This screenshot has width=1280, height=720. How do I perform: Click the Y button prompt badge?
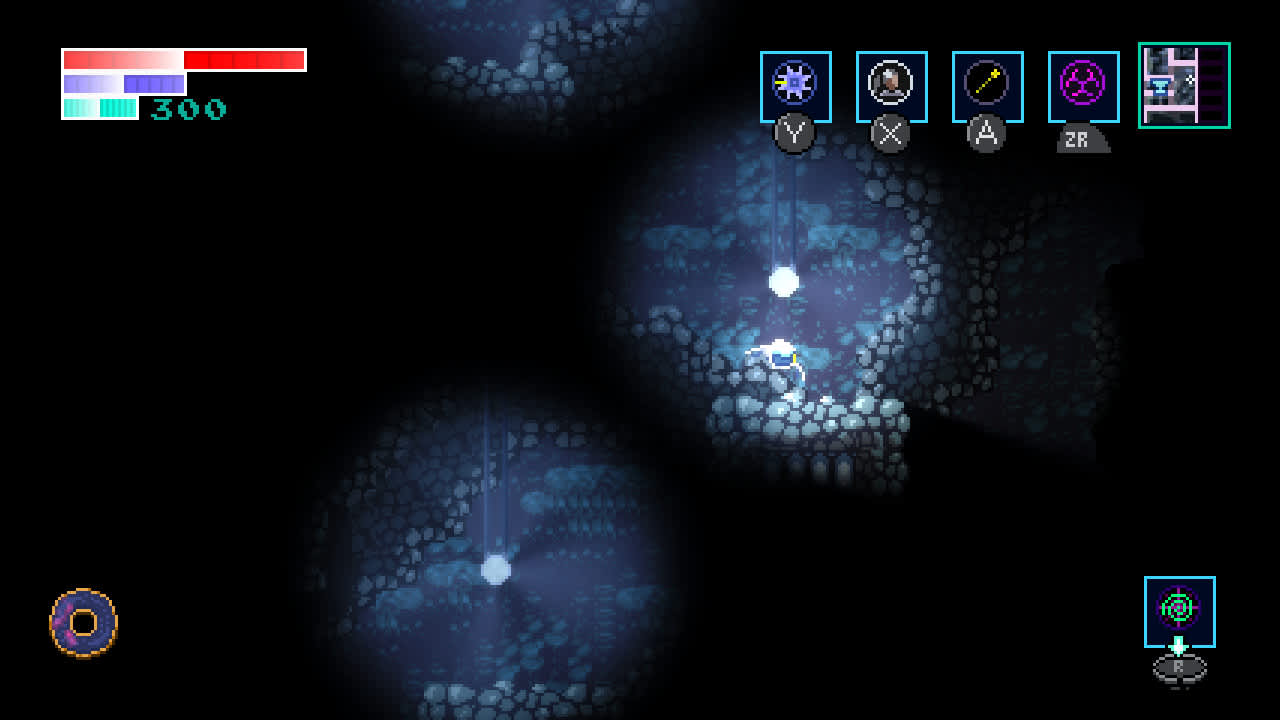pos(795,134)
